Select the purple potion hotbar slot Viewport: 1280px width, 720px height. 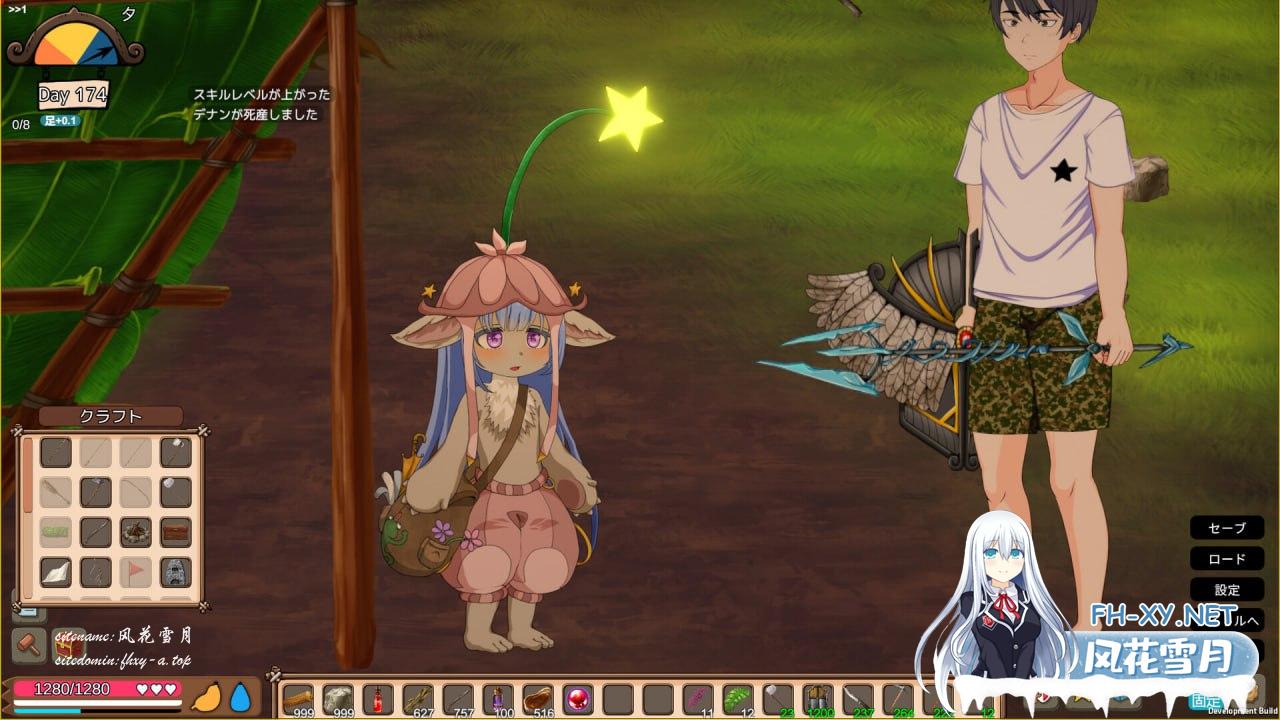click(x=498, y=699)
